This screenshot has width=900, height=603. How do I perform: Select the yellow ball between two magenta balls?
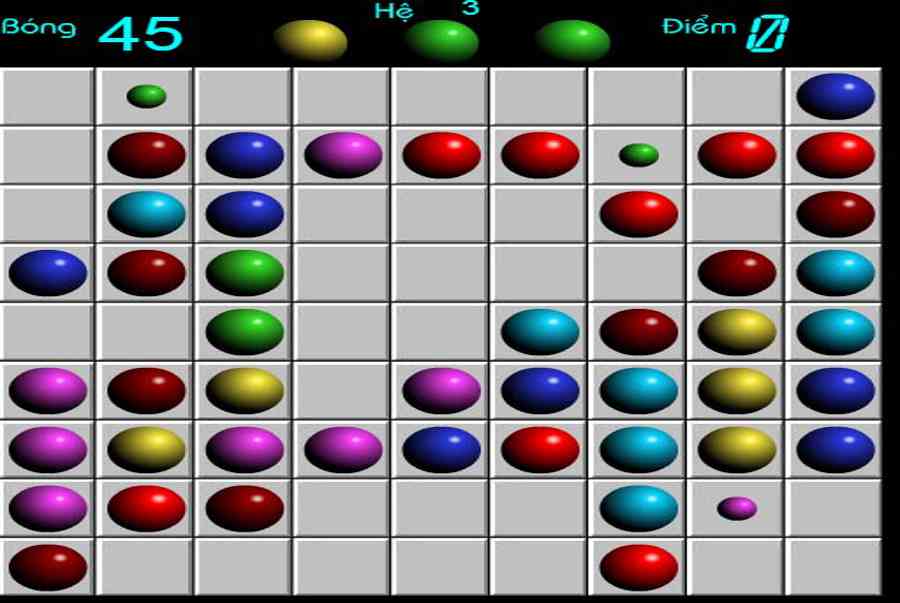(146, 449)
